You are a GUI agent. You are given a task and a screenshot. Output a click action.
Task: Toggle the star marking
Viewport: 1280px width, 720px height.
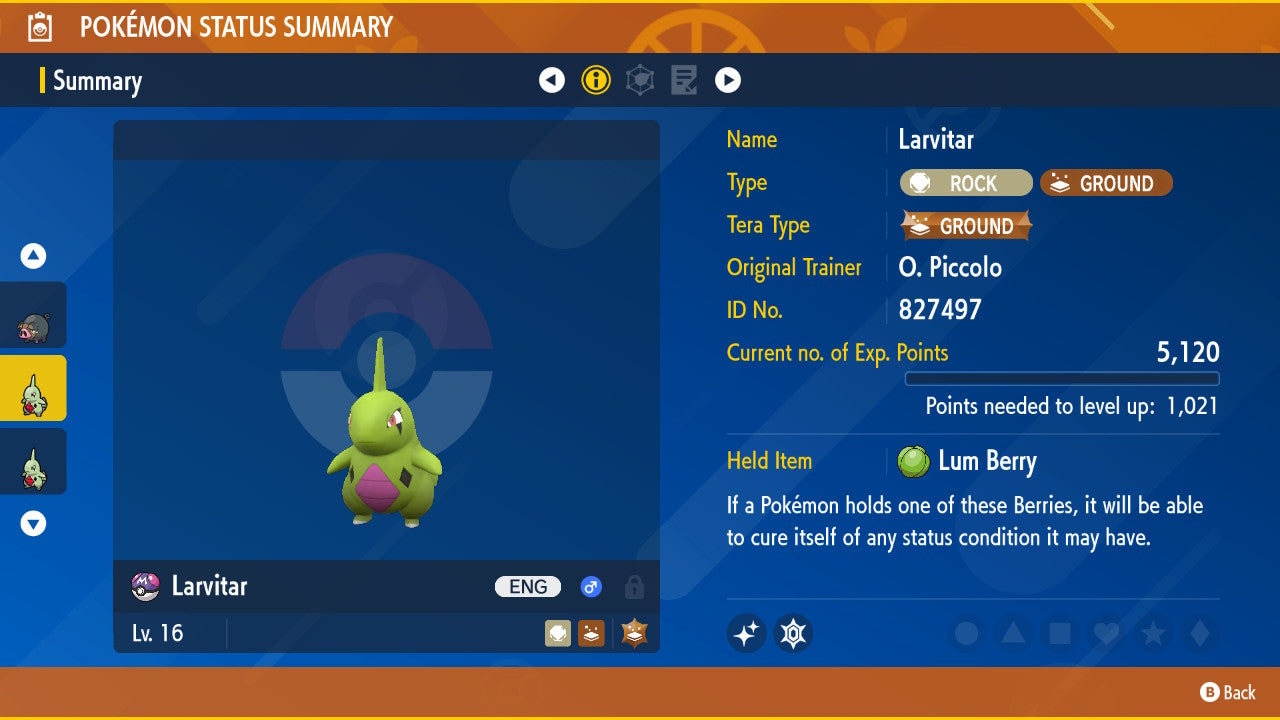[x=1152, y=633]
